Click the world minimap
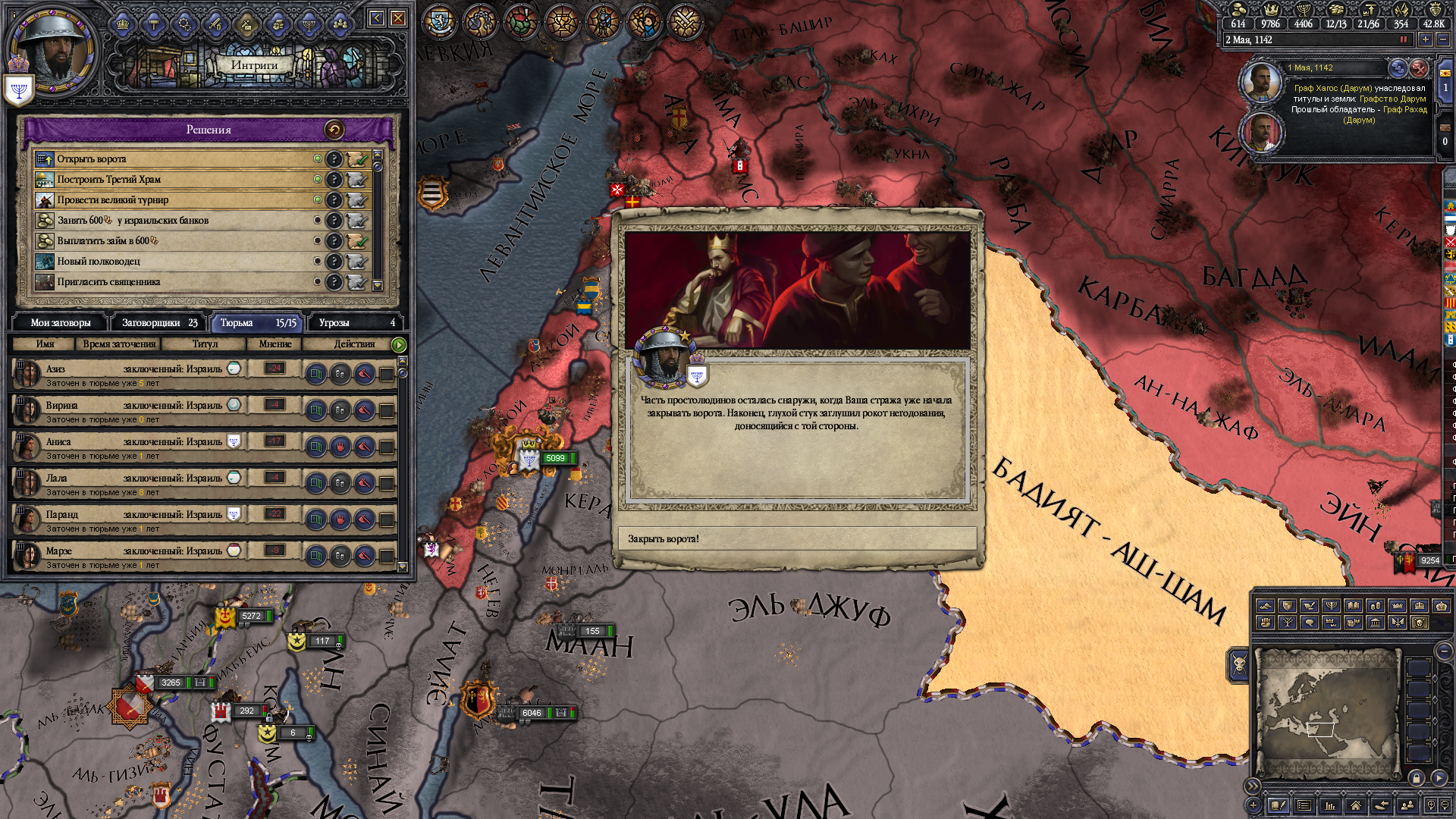 (1327, 713)
